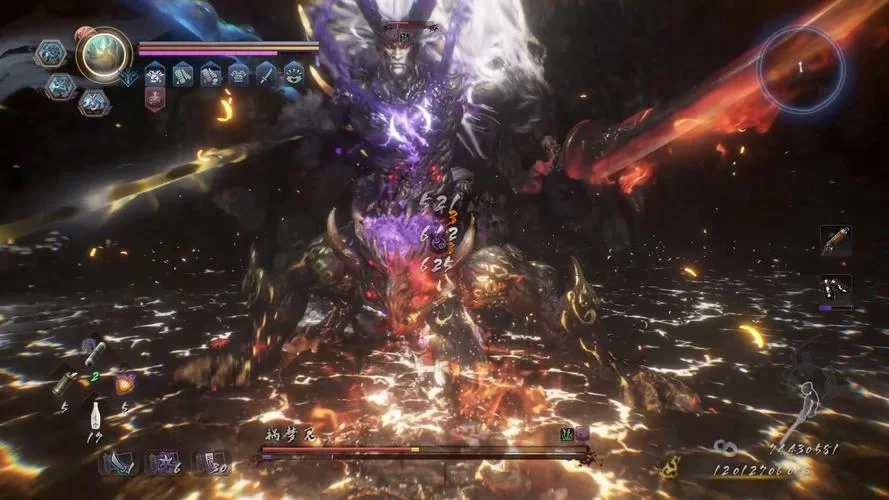Select the secondary weapon slot icon
This screenshot has width=889, height=500.
tap(836, 287)
